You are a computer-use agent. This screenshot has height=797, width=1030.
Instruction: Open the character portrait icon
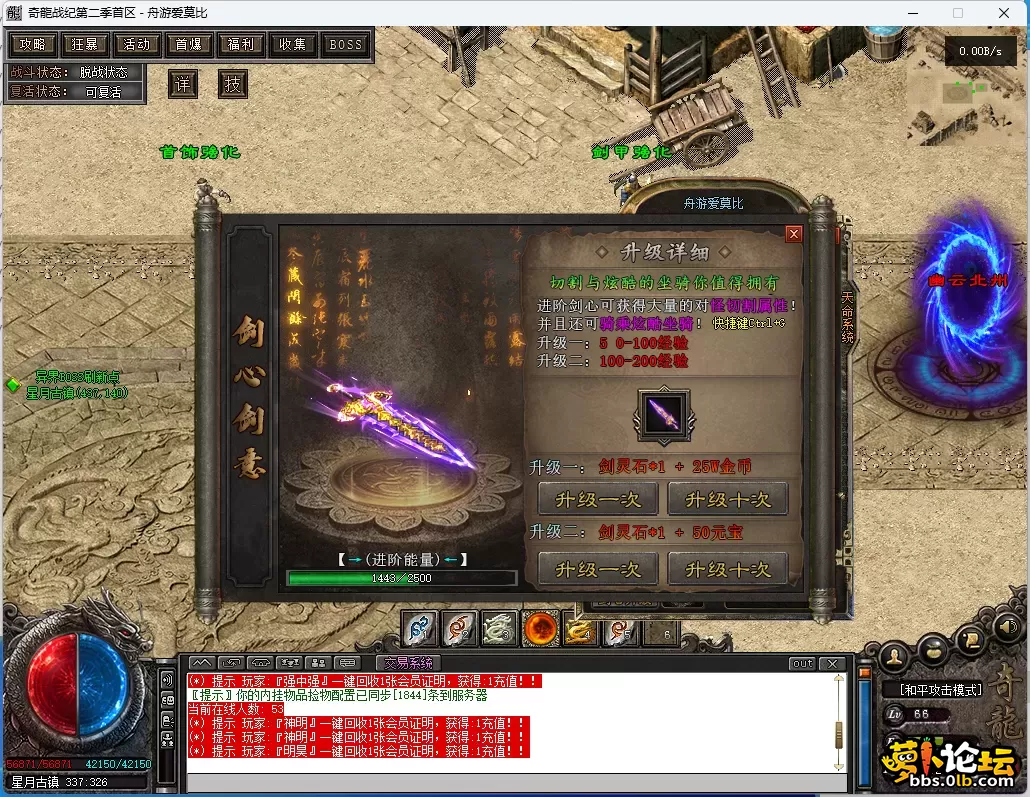pos(897,657)
